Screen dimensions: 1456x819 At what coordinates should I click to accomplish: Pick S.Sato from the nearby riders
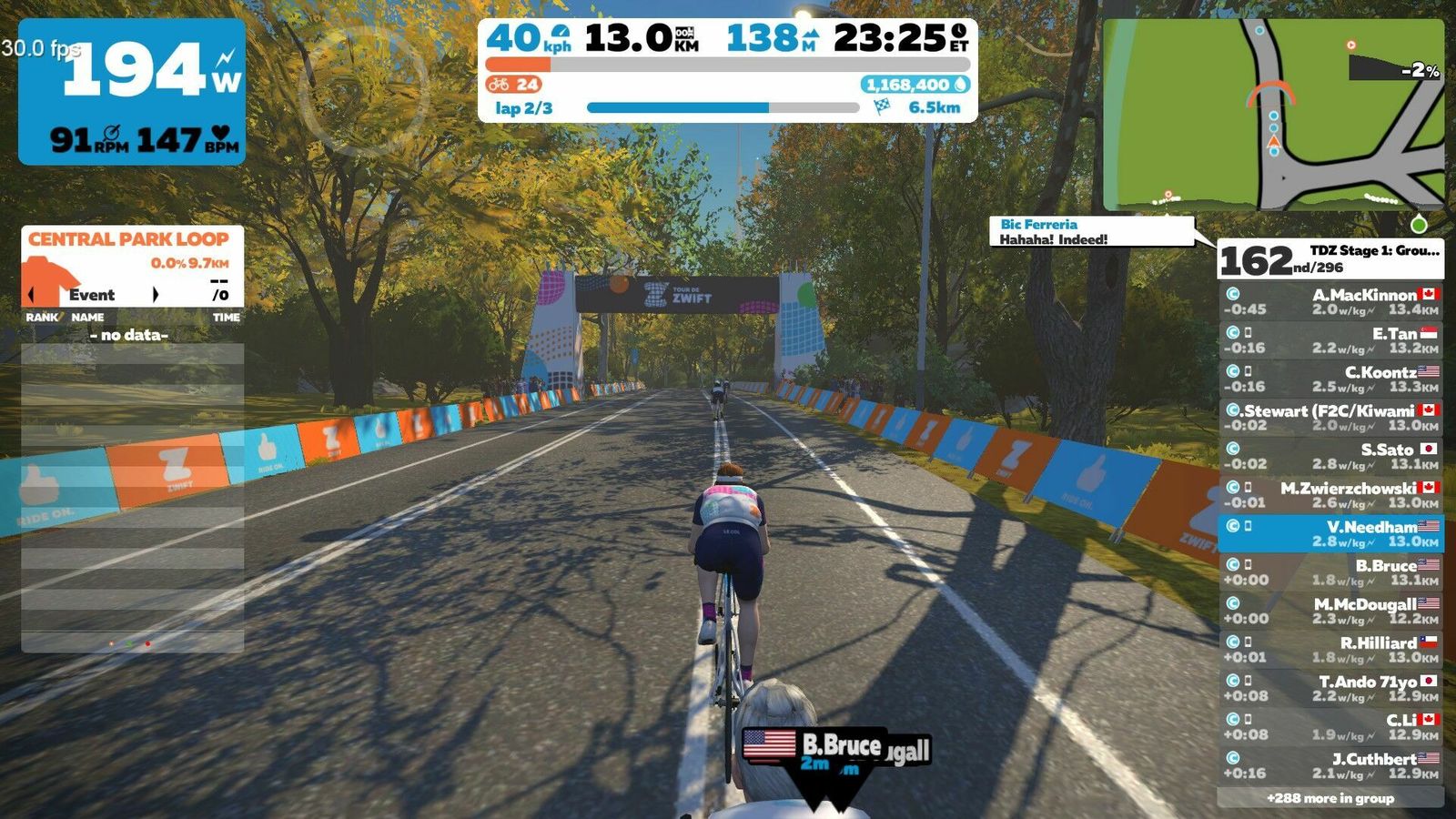1330,456
